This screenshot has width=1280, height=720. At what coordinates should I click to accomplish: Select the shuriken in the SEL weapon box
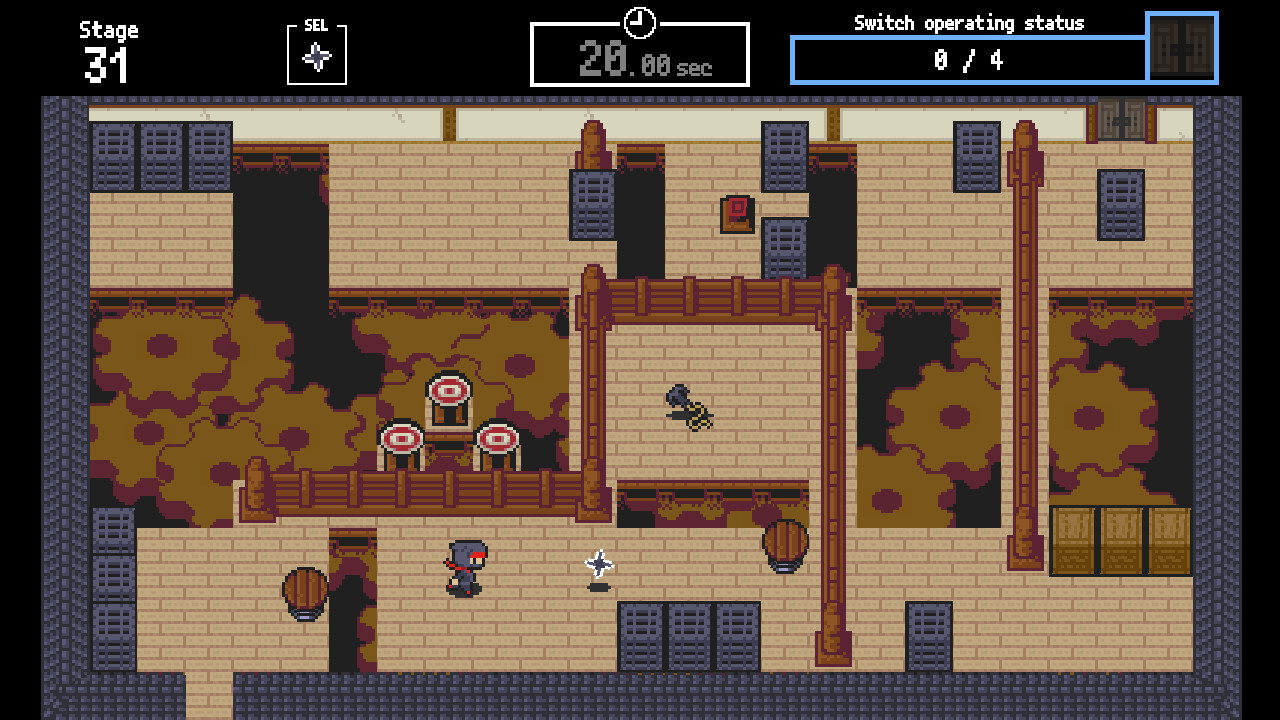coord(317,58)
